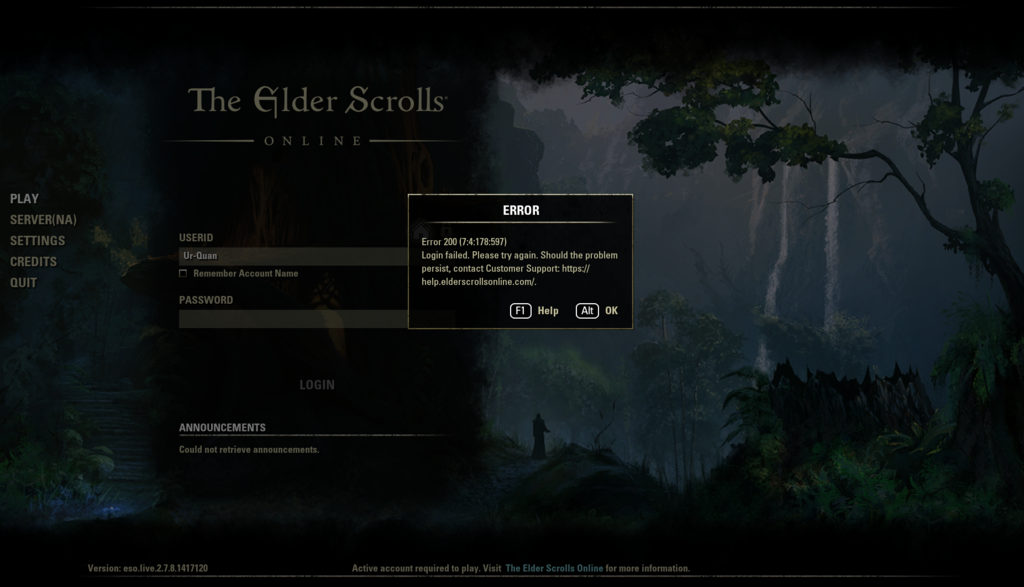The width and height of the screenshot is (1024, 587).
Task: View the CREDITS screen
Action: pos(33,262)
